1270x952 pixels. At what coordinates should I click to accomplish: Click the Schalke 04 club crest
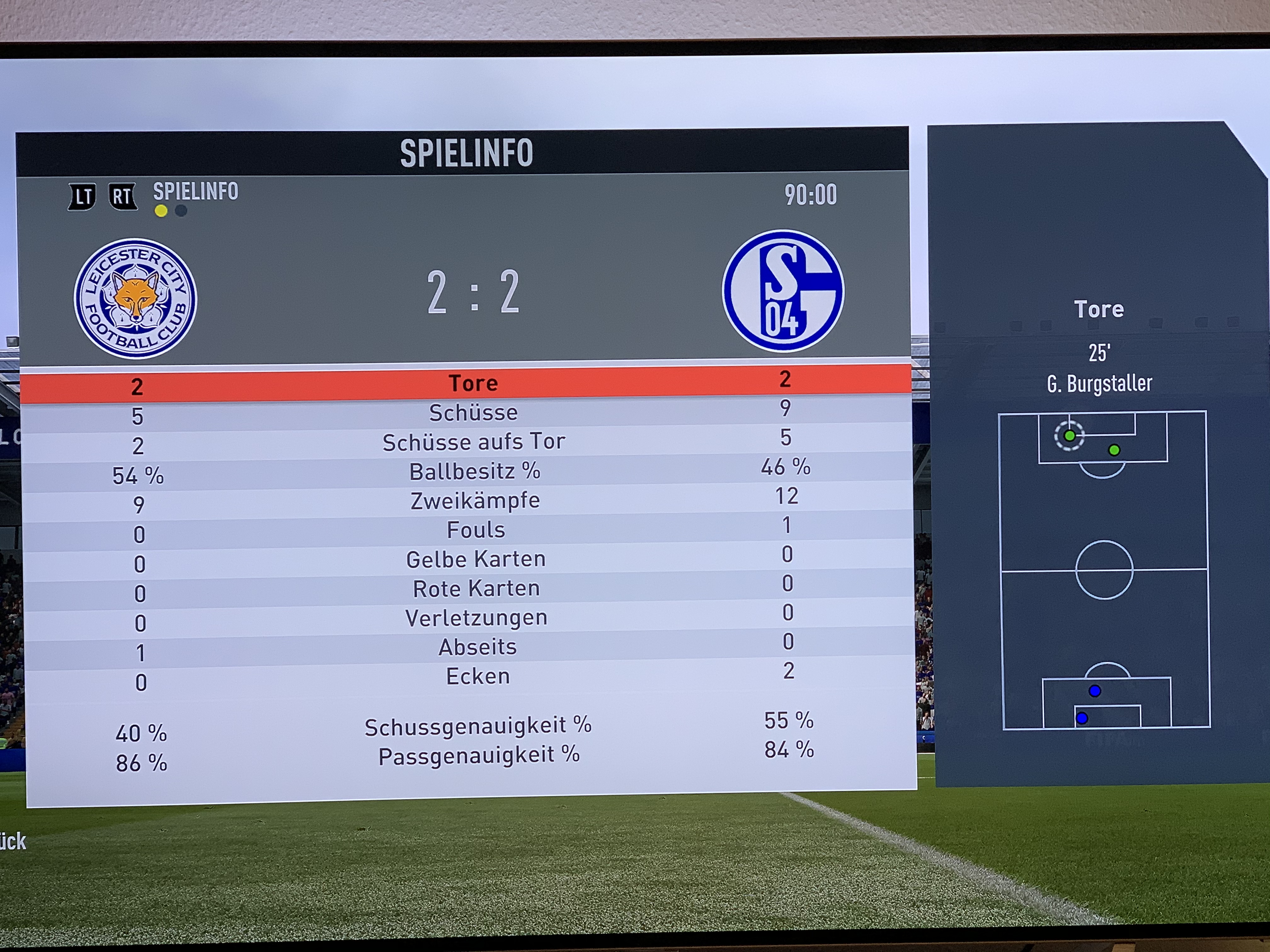point(782,291)
